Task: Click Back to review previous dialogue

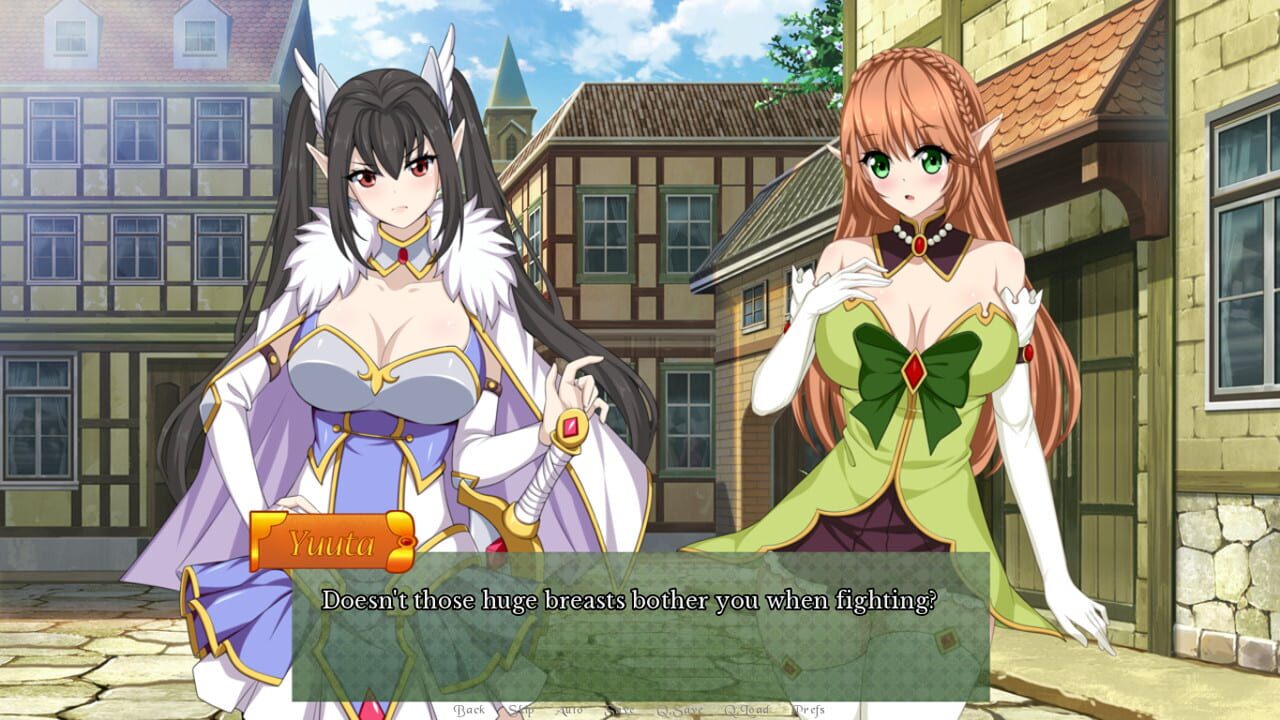Action: point(470,710)
